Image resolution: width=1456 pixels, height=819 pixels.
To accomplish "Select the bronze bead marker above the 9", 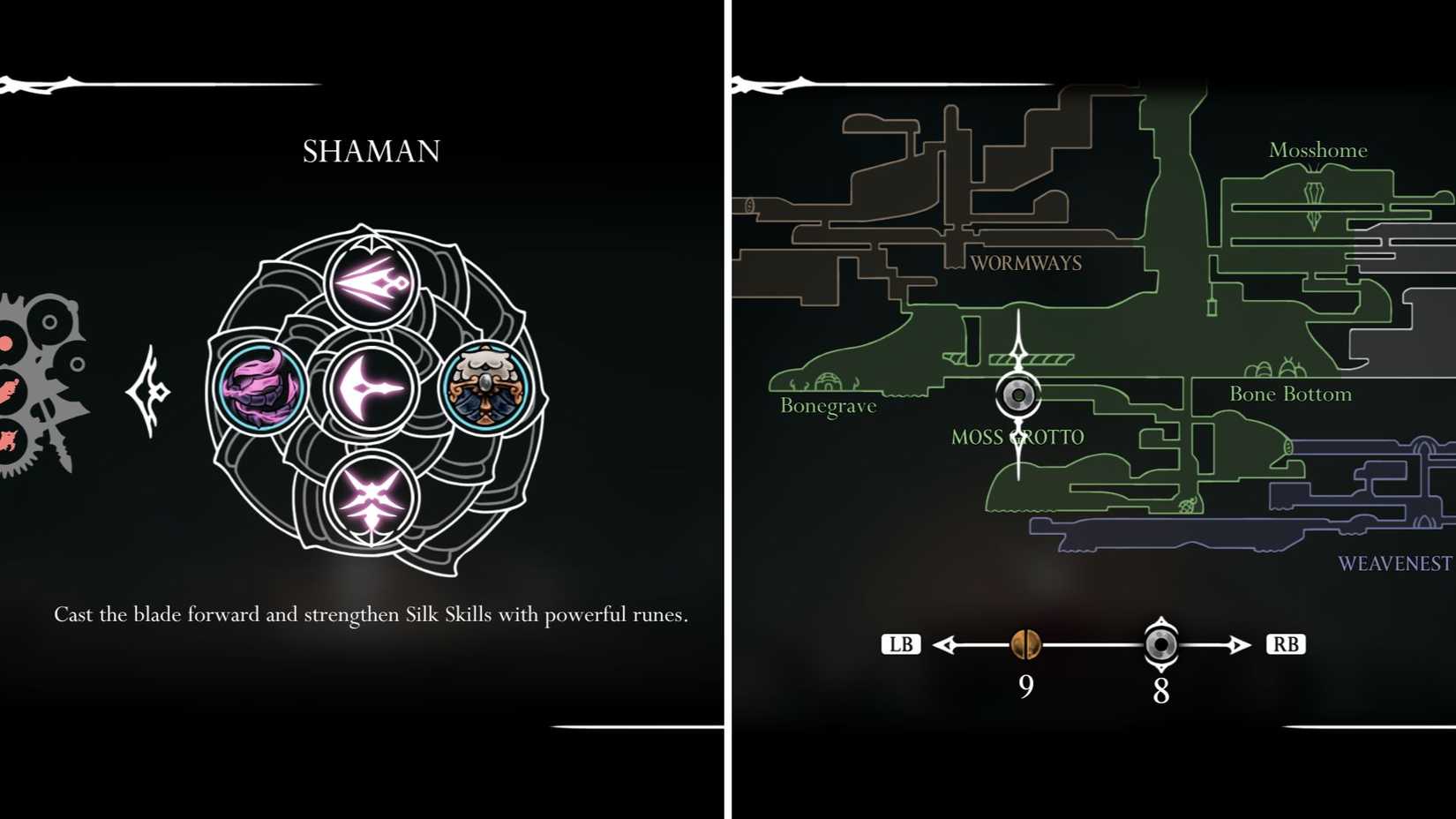I will pyautogui.click(x=1025, y=645).
